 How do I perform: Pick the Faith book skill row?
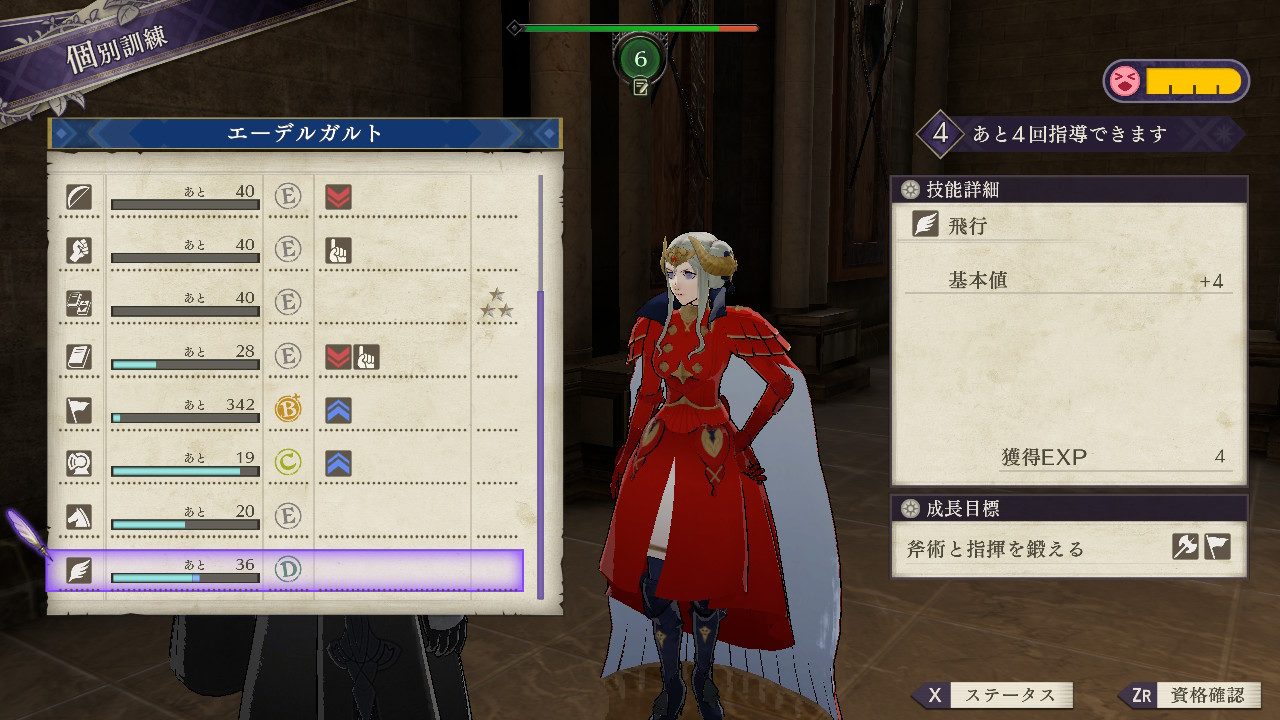click(285, 356)
